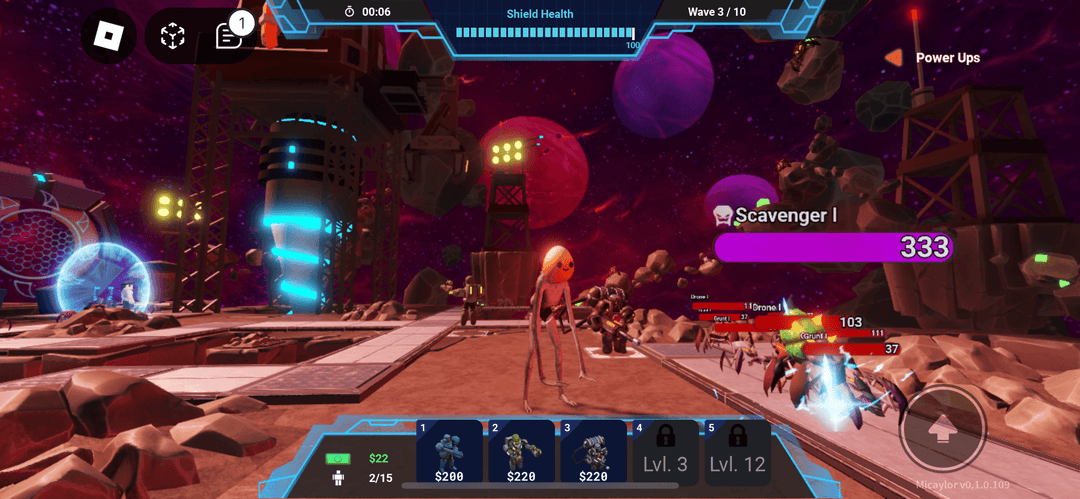Click the cube capture icon

[173, 37]
